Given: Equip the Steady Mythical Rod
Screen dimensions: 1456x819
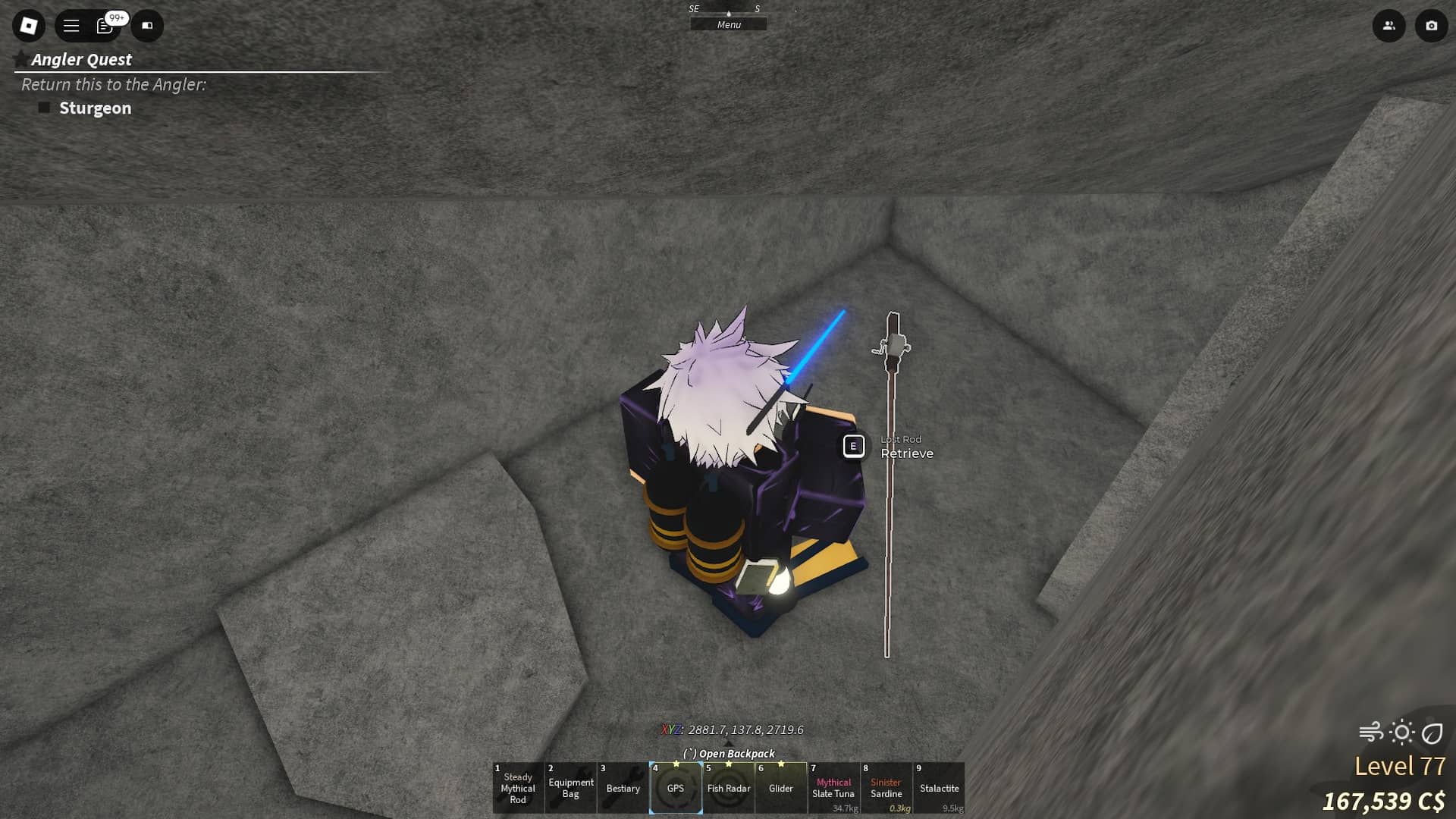Looking at the screenshot, I should point(518,788).
